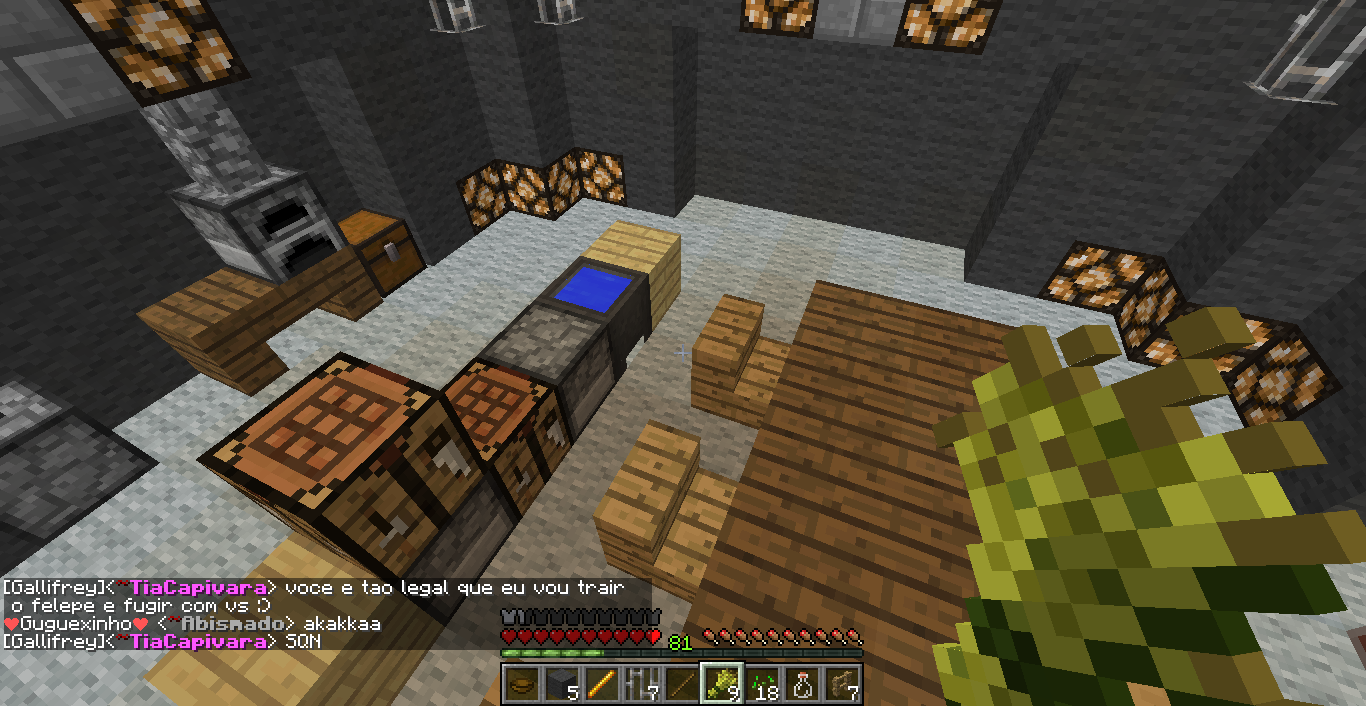Select the glass bottle hotbar slot
This screenshot has width=1366, height=706.
point(801,685)
